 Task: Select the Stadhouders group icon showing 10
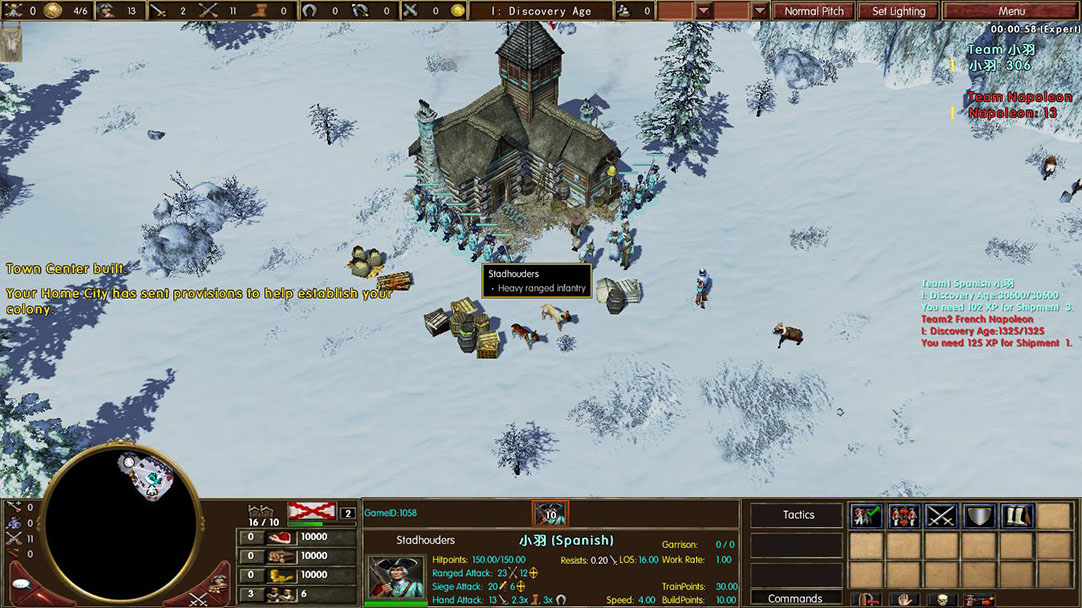(x=550, y=514)
